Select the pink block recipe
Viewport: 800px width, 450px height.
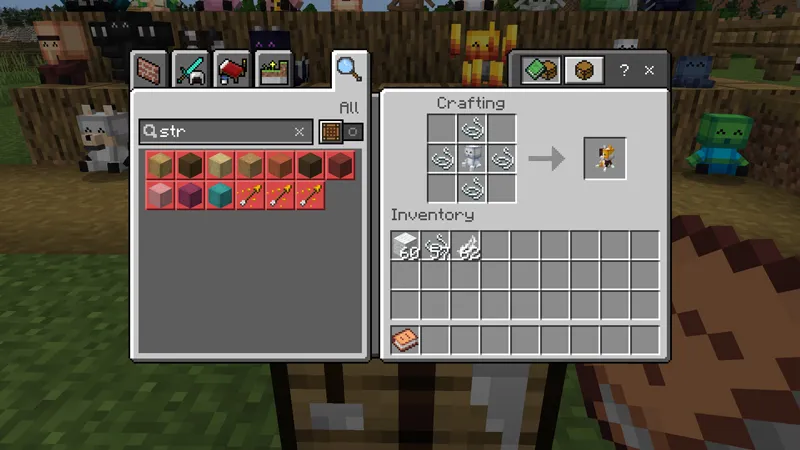pyautogui.click(x=160, y=194)
